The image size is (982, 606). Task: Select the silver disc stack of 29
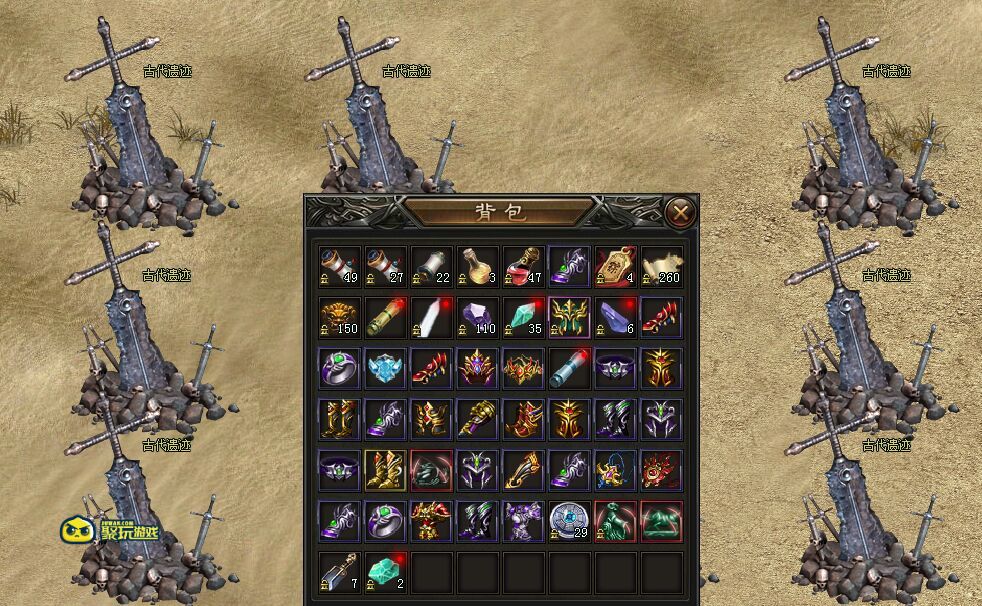570,521
